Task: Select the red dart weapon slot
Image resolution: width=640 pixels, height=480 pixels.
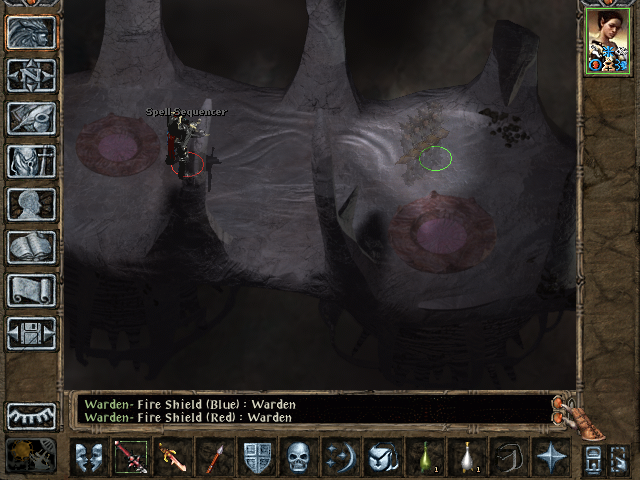Action: tap(214, 457)
